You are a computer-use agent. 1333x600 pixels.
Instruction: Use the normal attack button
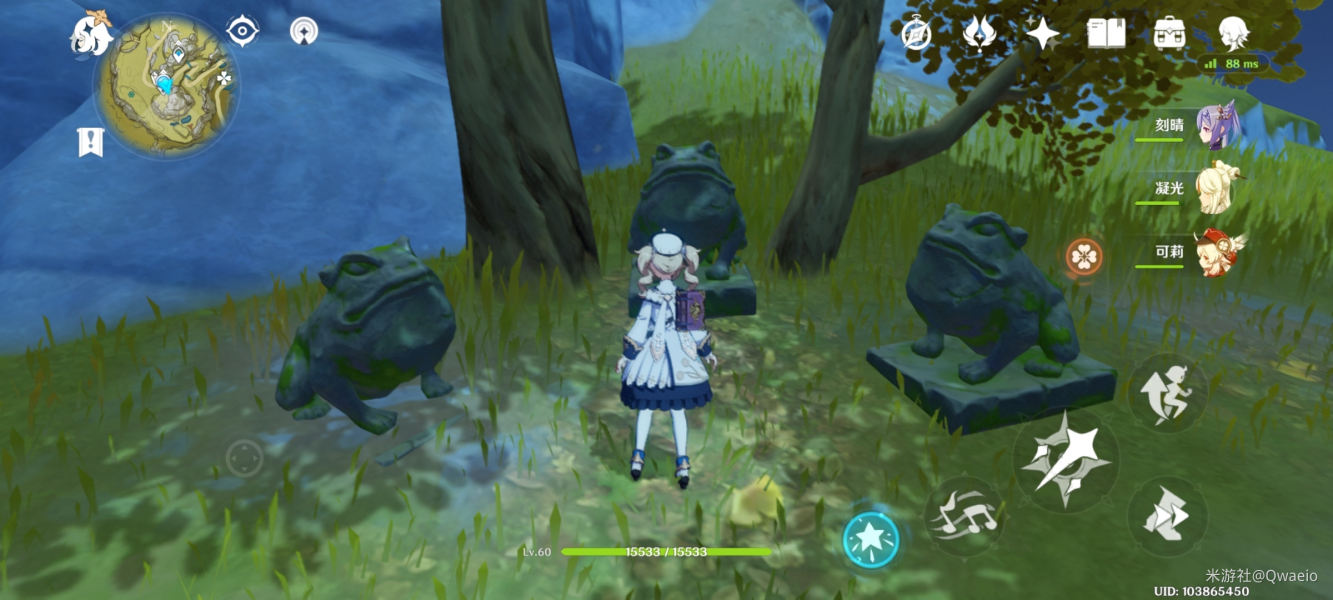(1065, 461)
